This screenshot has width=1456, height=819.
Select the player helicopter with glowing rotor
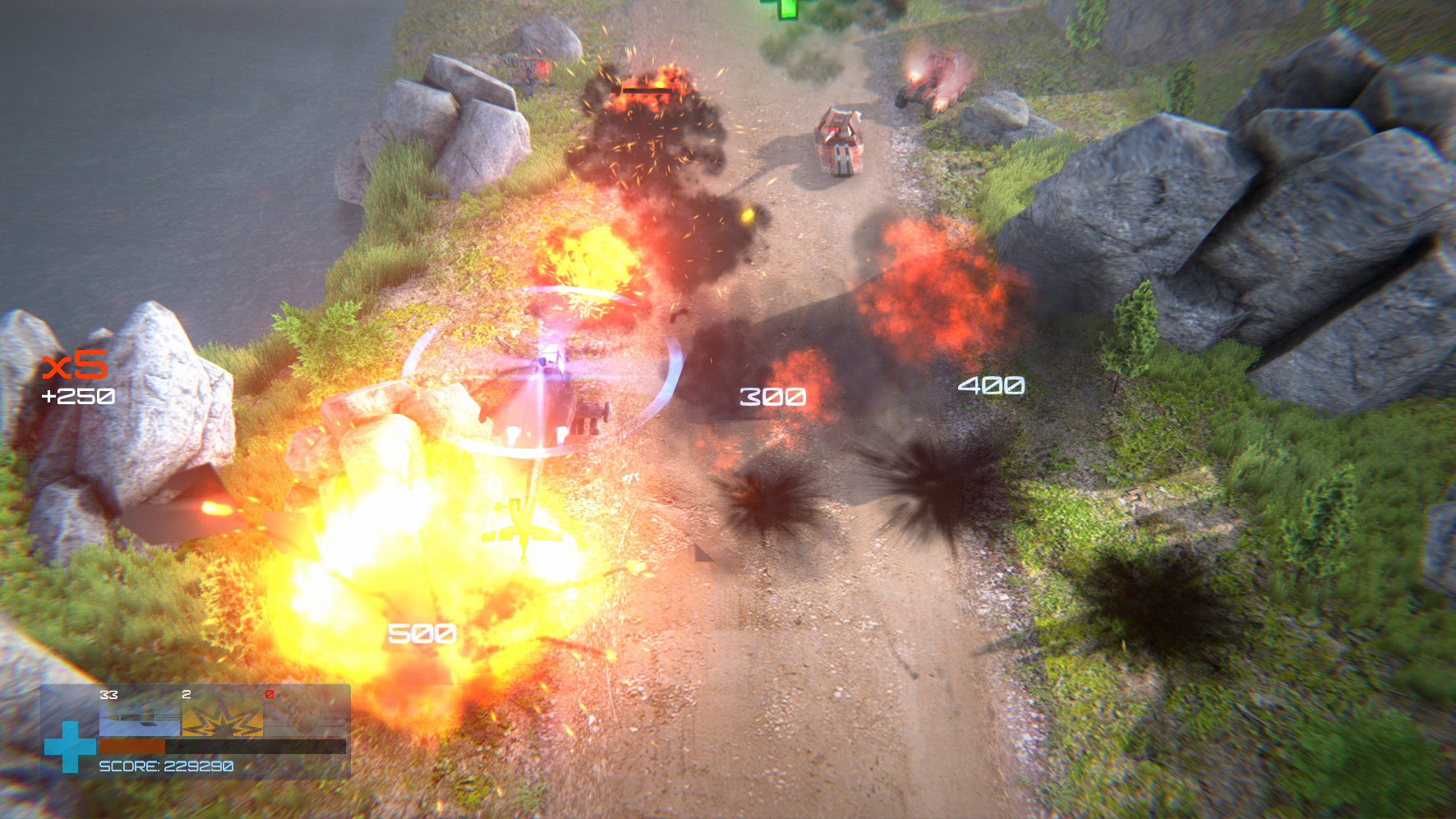click(x=546, y=394)
